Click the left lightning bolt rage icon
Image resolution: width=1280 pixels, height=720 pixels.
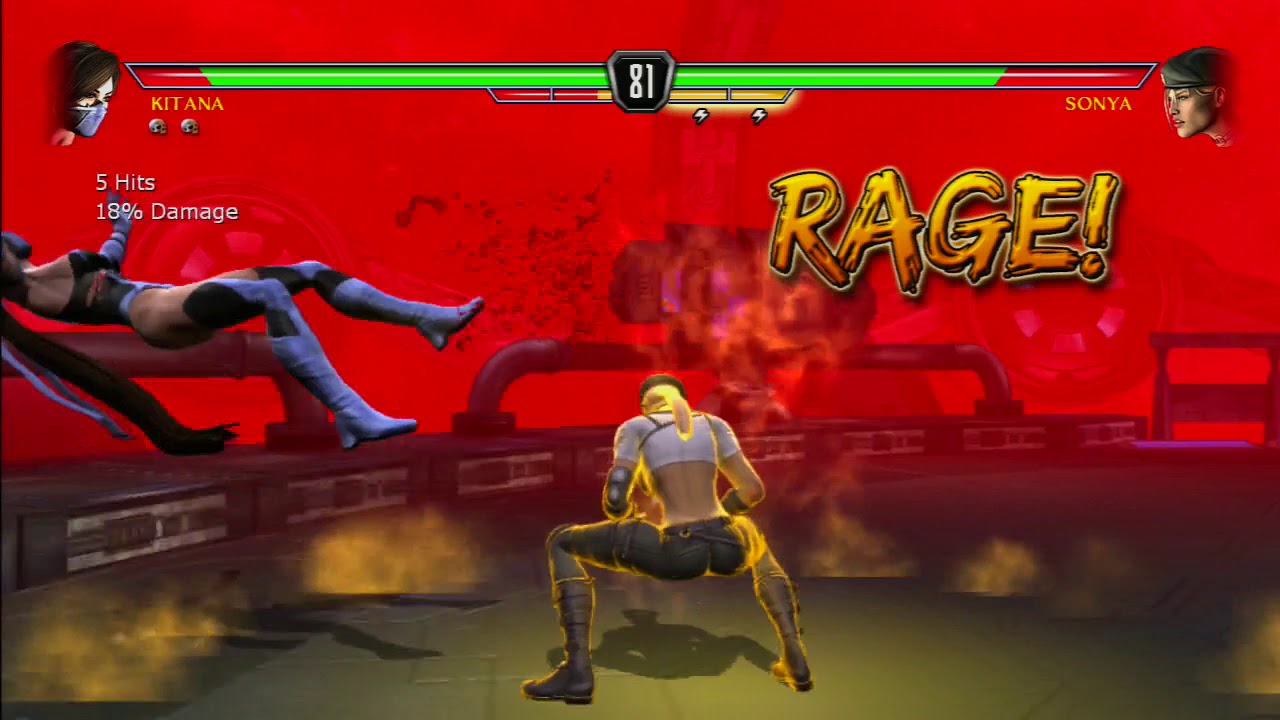[701, 116]
